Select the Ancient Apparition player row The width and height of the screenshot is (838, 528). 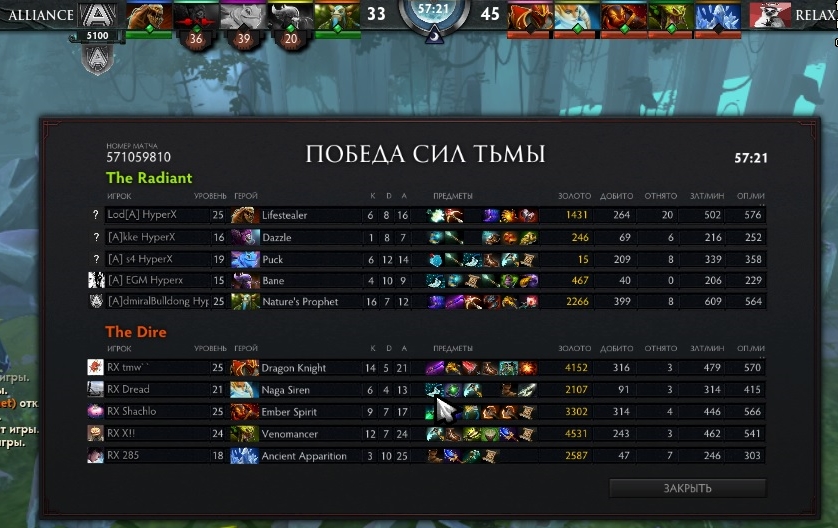tap(300, 456)
